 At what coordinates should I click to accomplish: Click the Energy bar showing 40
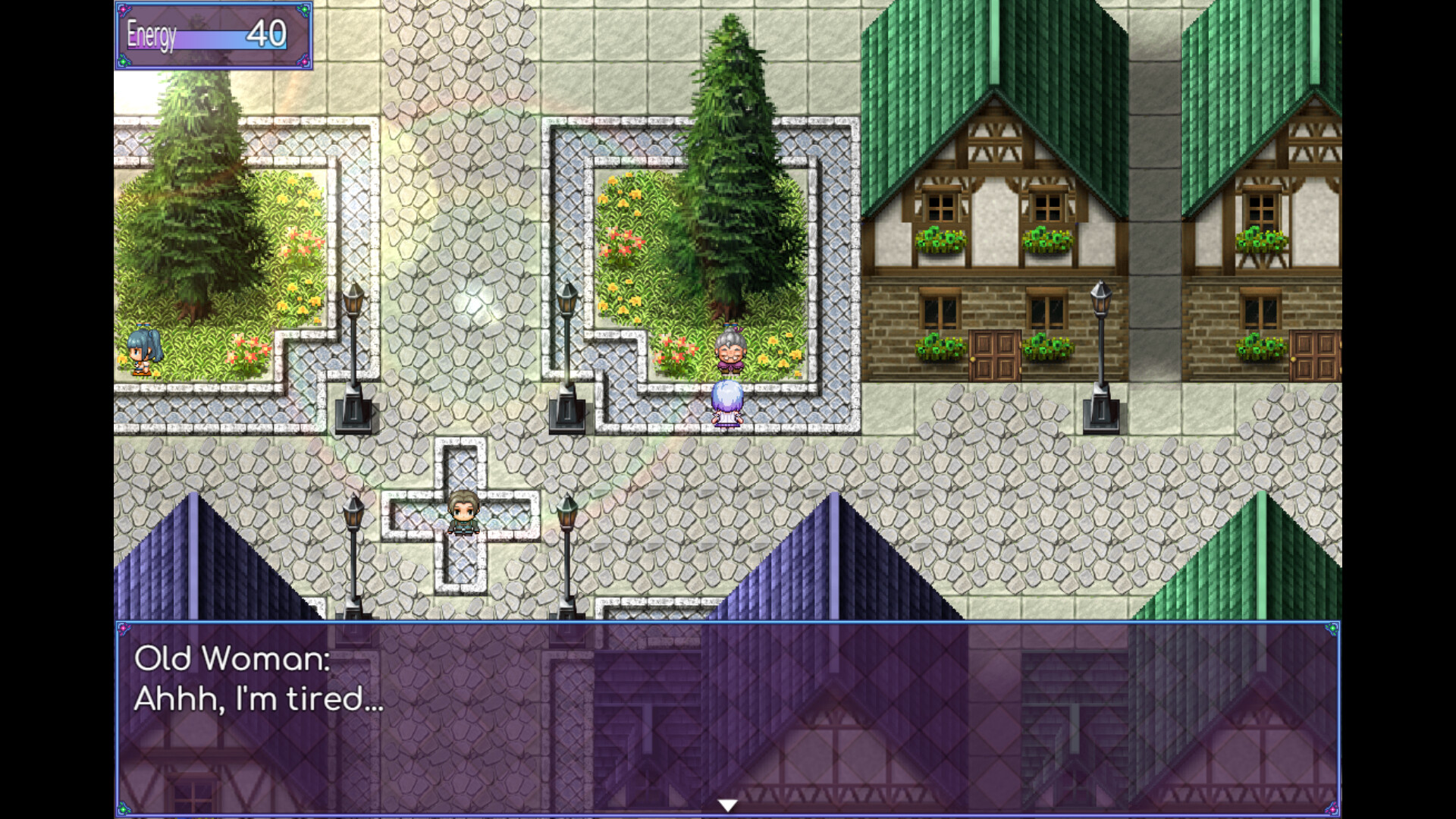[220, 36]
